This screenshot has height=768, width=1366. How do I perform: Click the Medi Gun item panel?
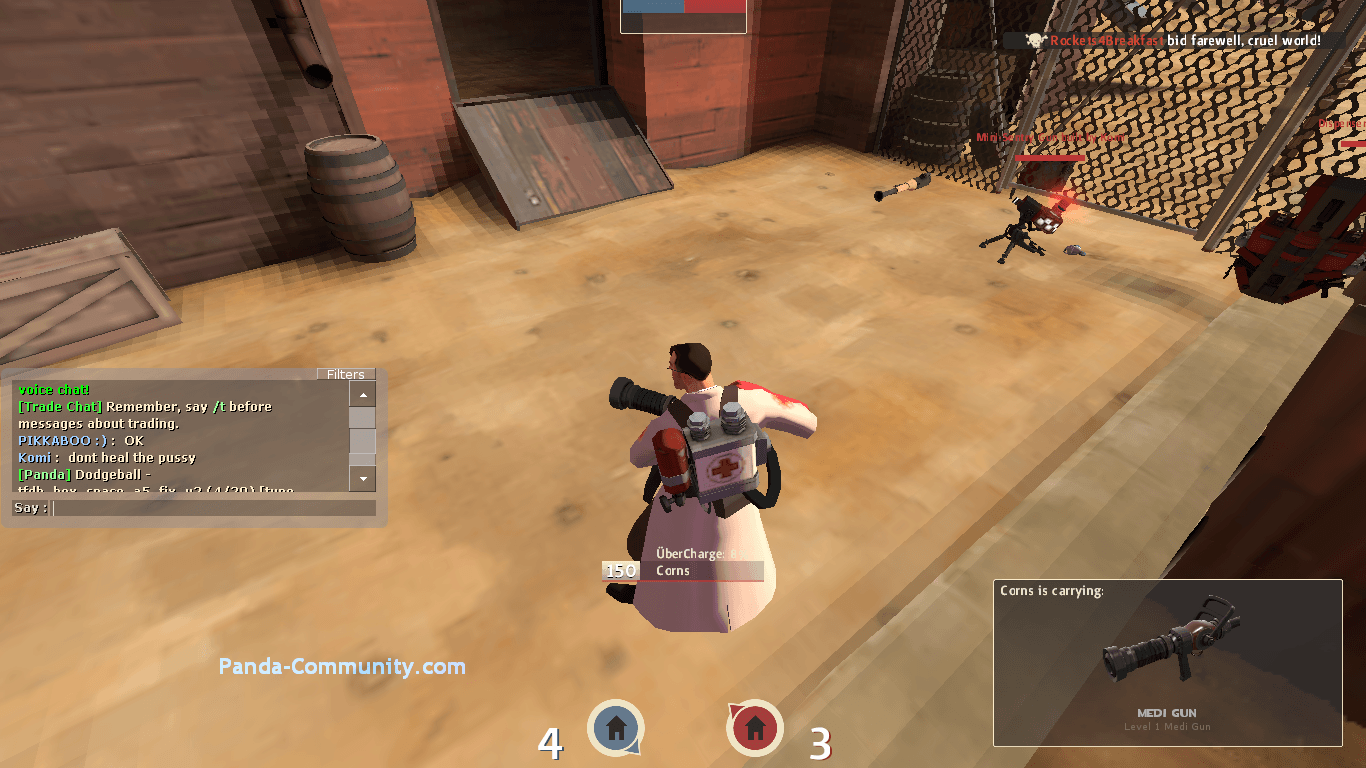pyautogui.click(x=1167, y=663)
